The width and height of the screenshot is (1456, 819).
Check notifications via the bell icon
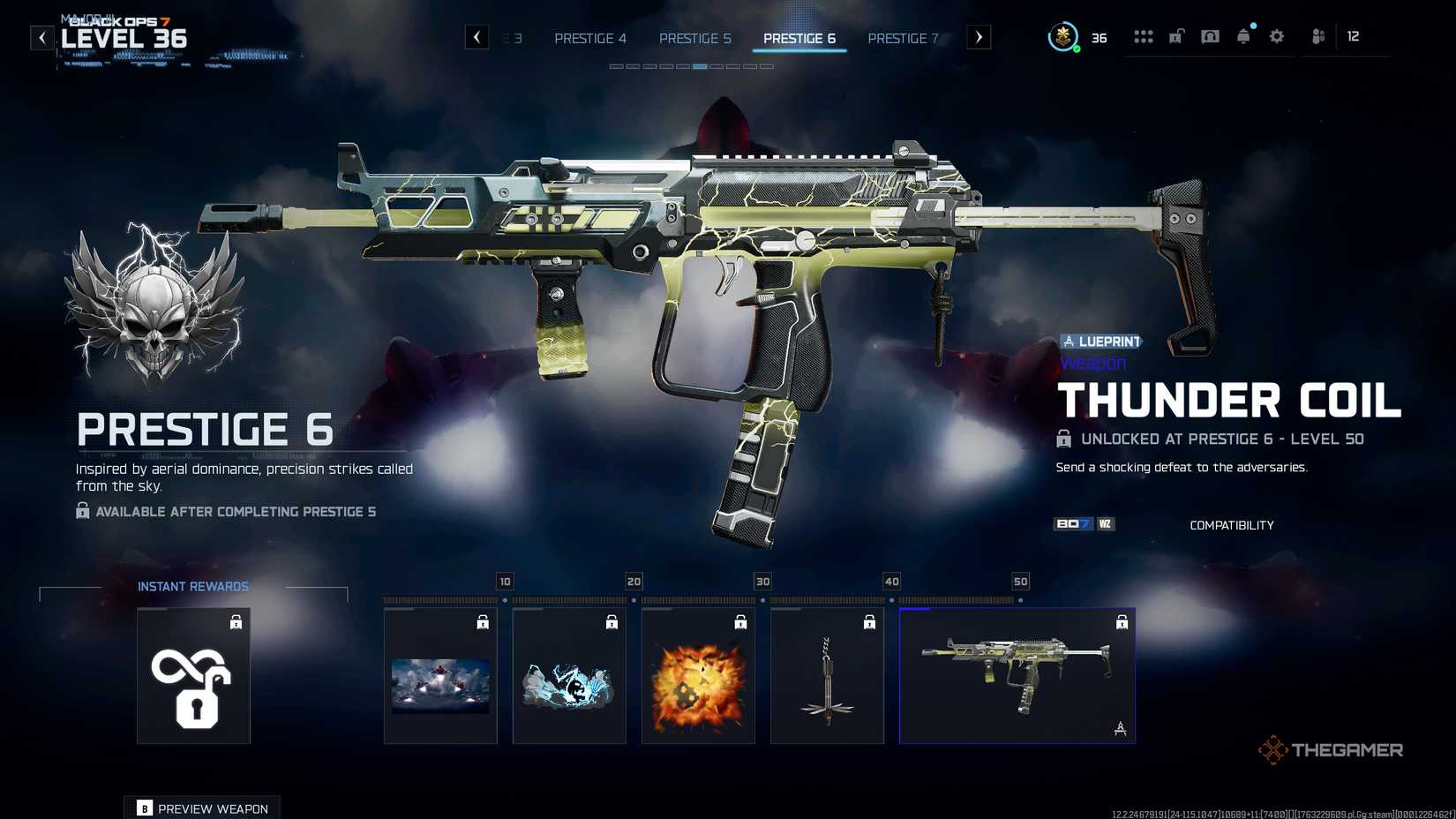(1243, 36)
